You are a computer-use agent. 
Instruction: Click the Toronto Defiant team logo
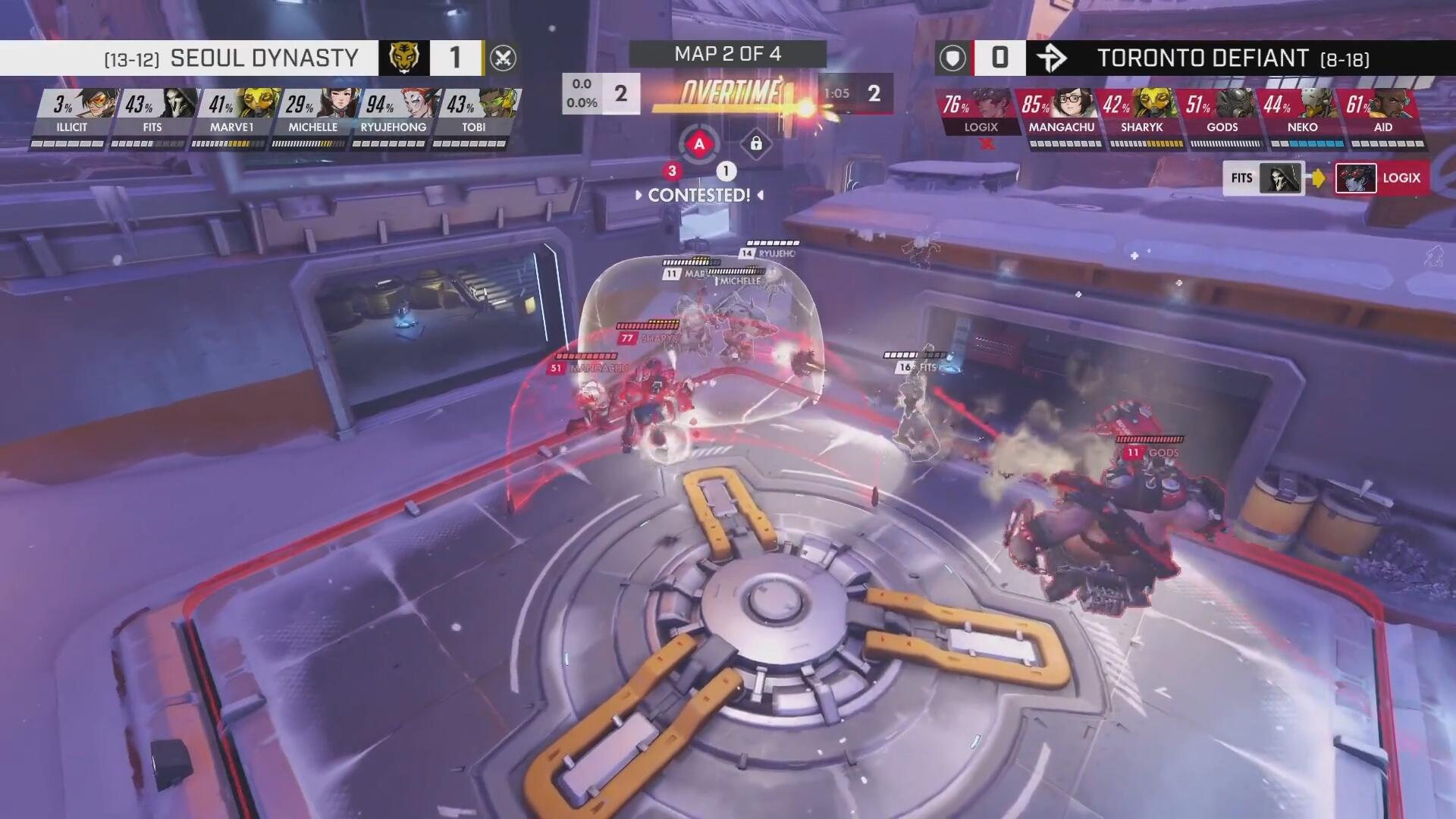click(1052, 58)
